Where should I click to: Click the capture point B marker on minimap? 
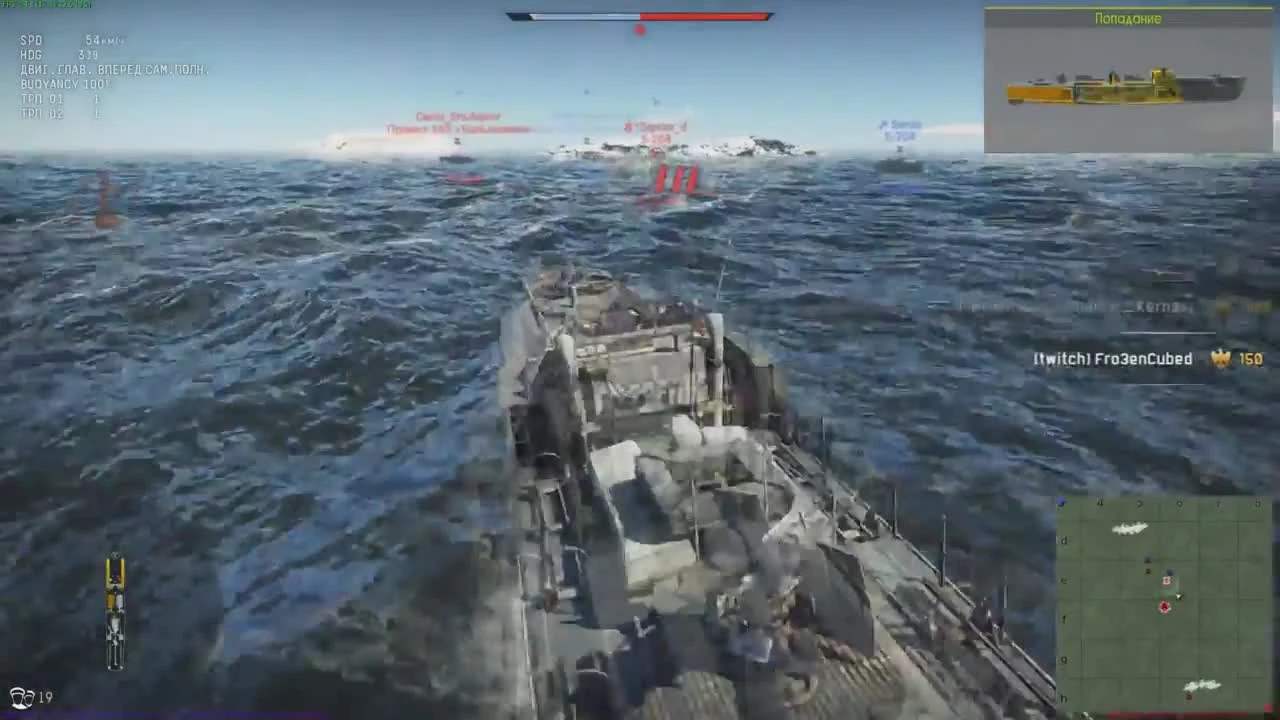pyautogui.click(x=1165, y=580)
